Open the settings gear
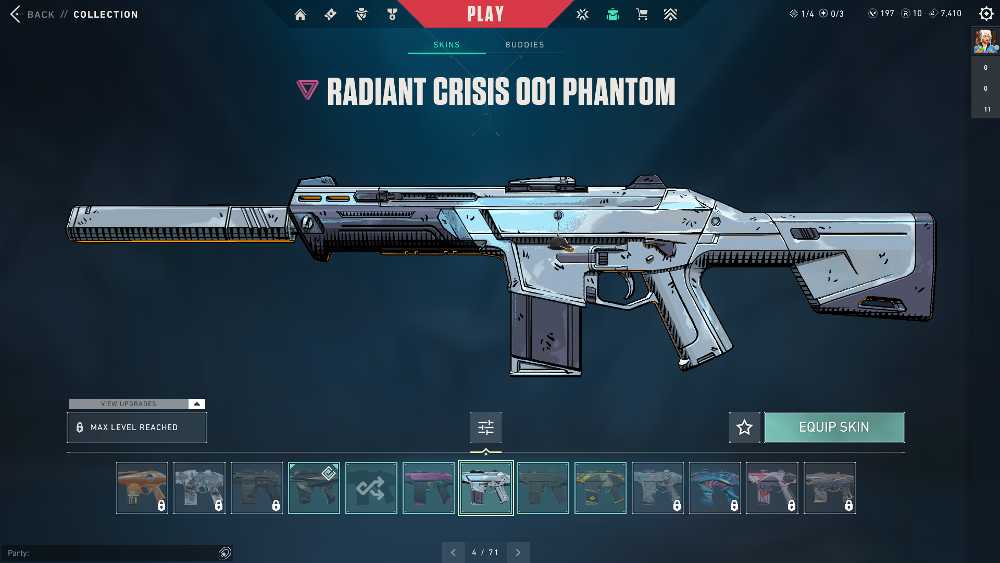This screenshot has width=1000, height=563. (986, 14)
